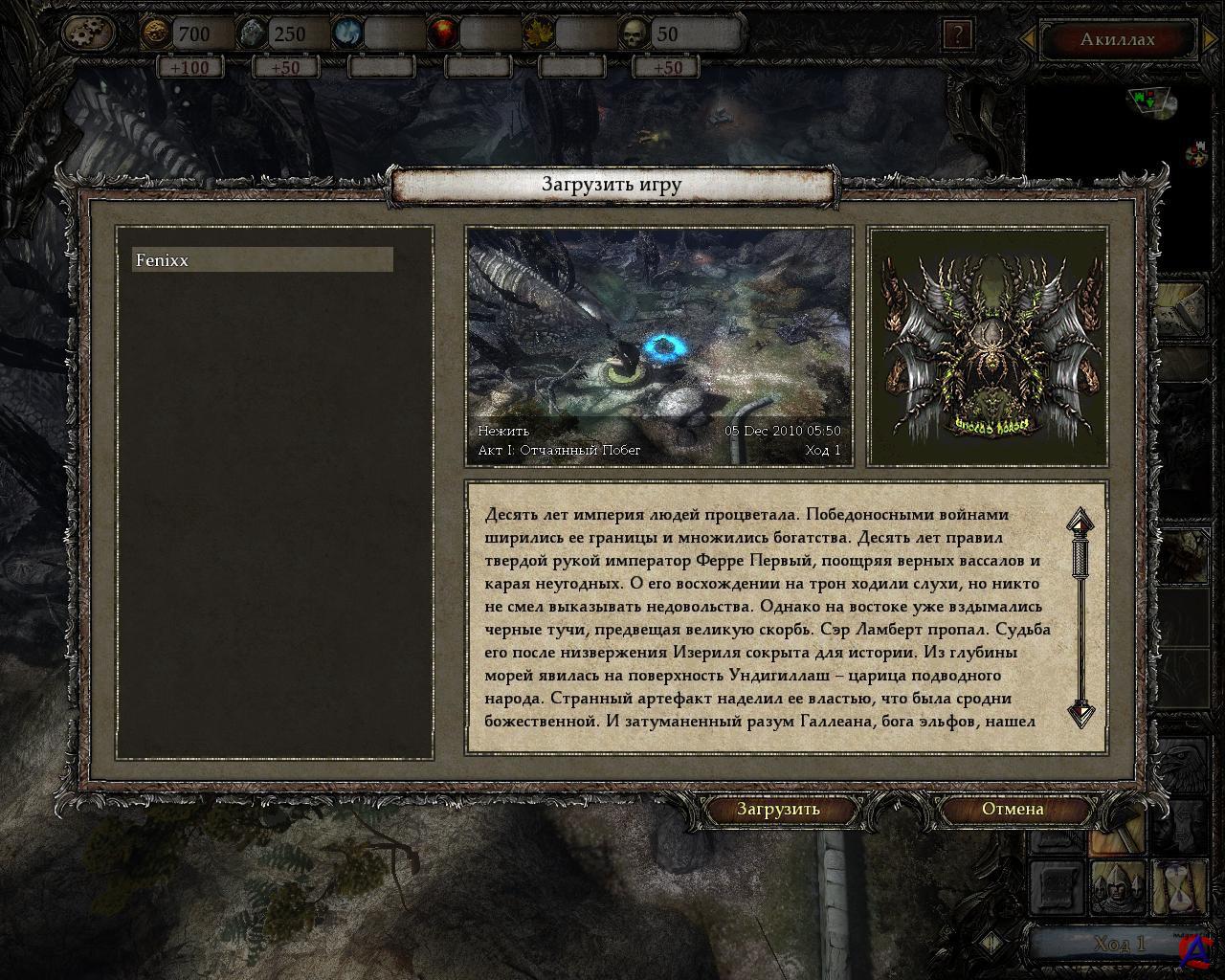The height and width of the screenshot is (980, 1225).
Task: Open help with the question mark
Action: pos(957,35)
